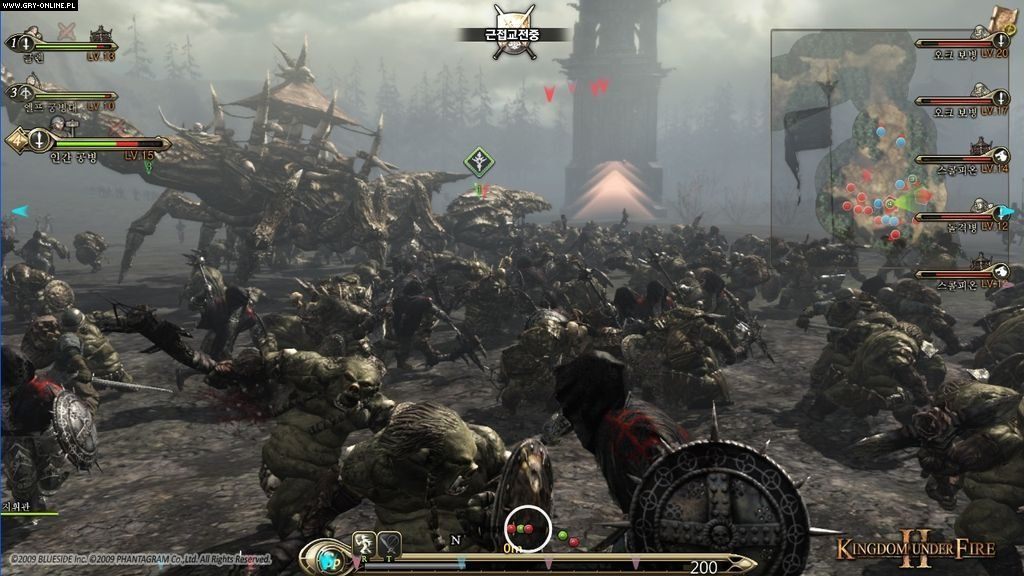Click the green diamond troop marker
Viewport: 1024px width, 576px height.
click(480, 161)
